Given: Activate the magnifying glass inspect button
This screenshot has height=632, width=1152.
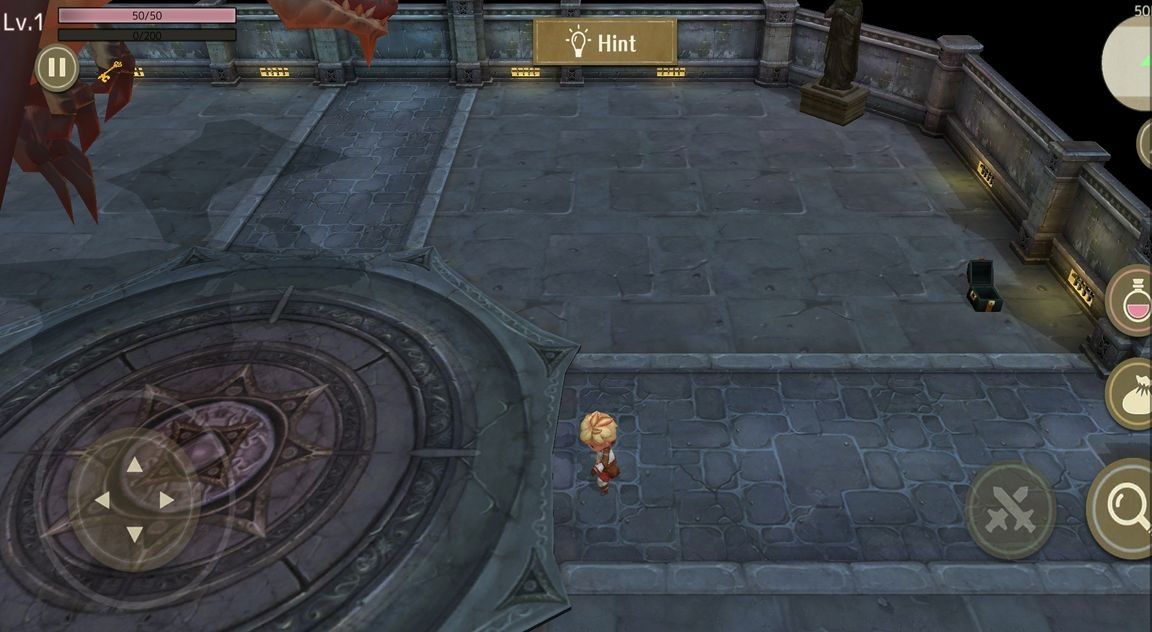Looking at the screenshot, I should 1127,508.
